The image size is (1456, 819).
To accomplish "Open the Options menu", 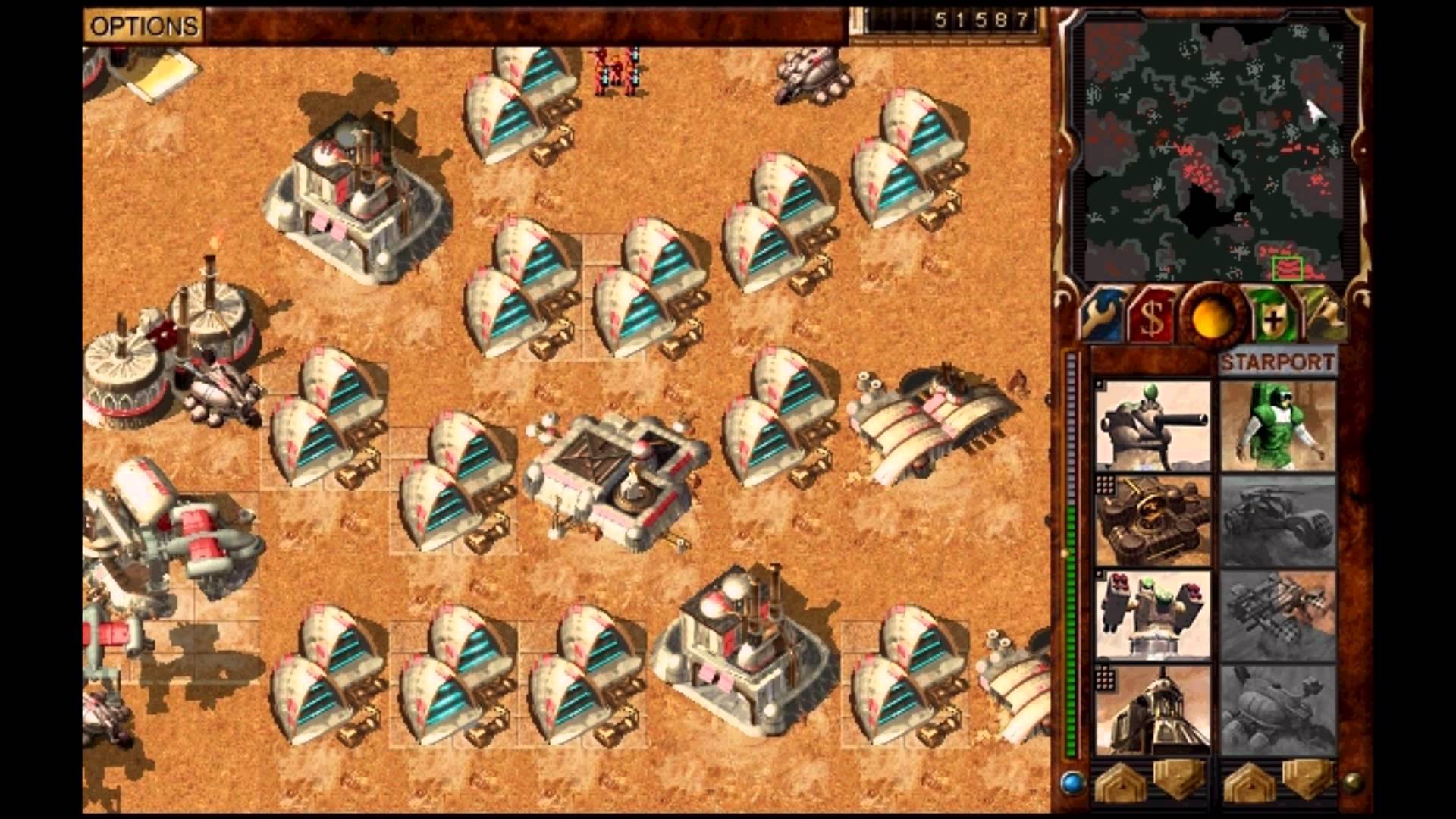I will 143,27.
